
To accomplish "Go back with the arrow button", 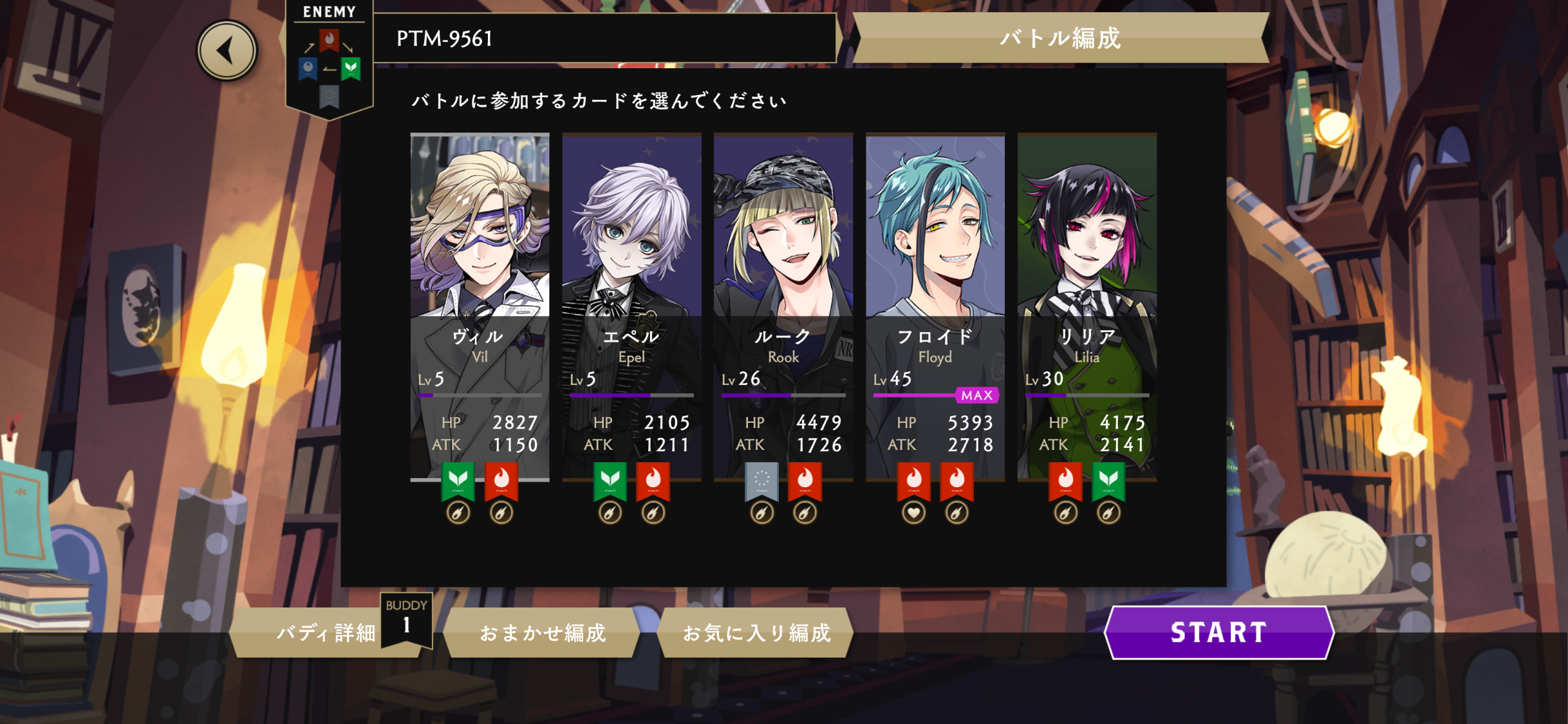I will (227, 51).
